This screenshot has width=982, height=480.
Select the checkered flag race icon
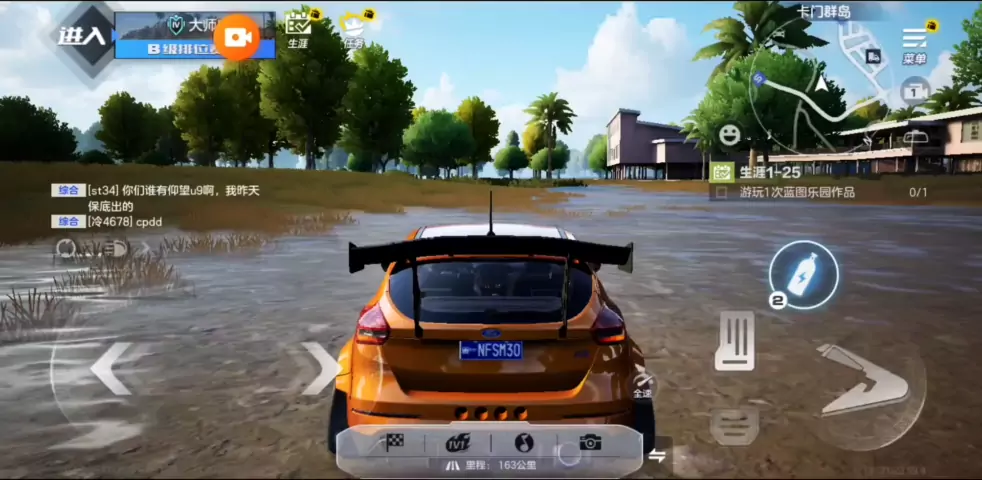click(393, 441)
